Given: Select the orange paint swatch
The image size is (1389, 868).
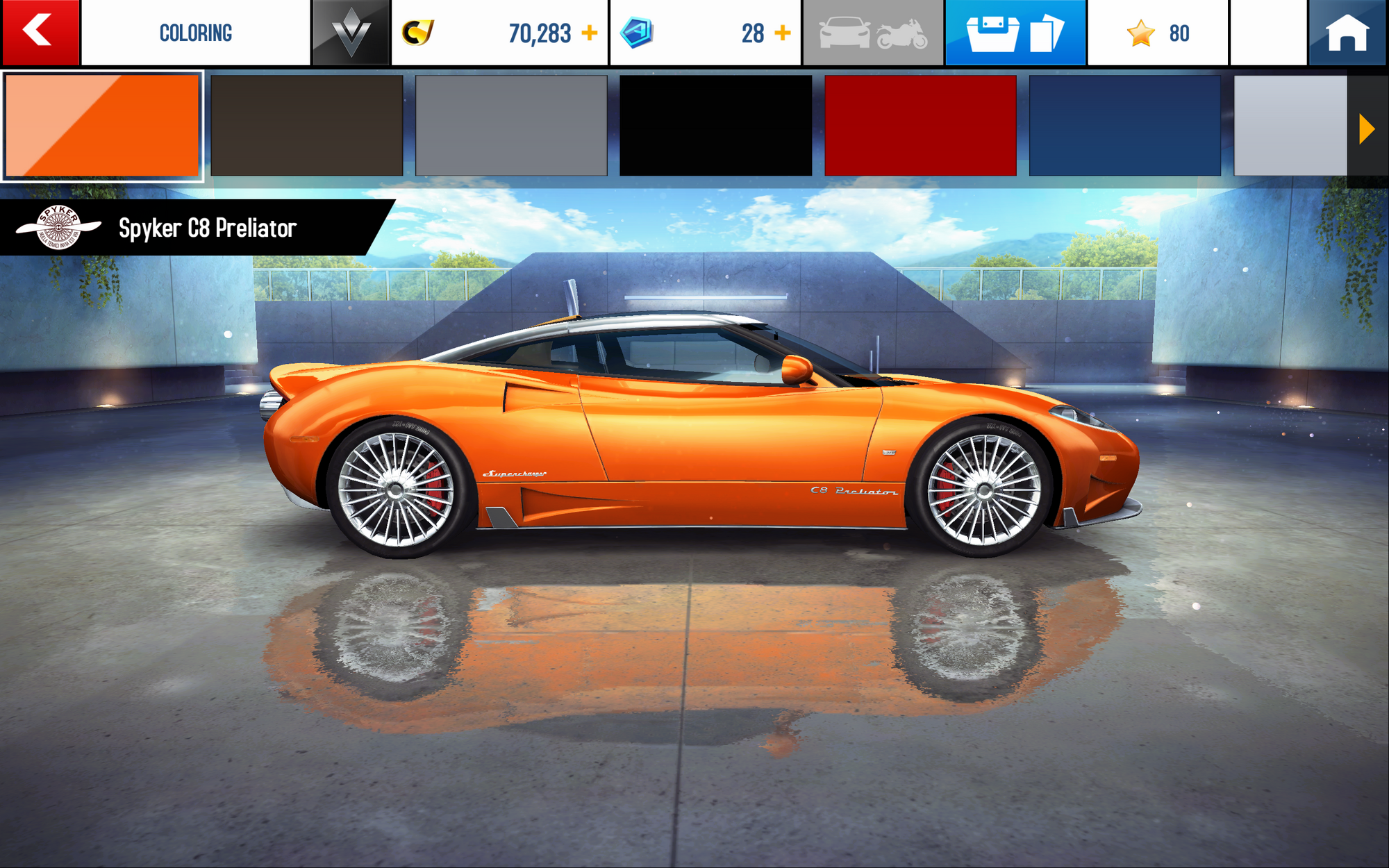Looking at the screenshot, I should pyautogui.click(x=102, y=126).
